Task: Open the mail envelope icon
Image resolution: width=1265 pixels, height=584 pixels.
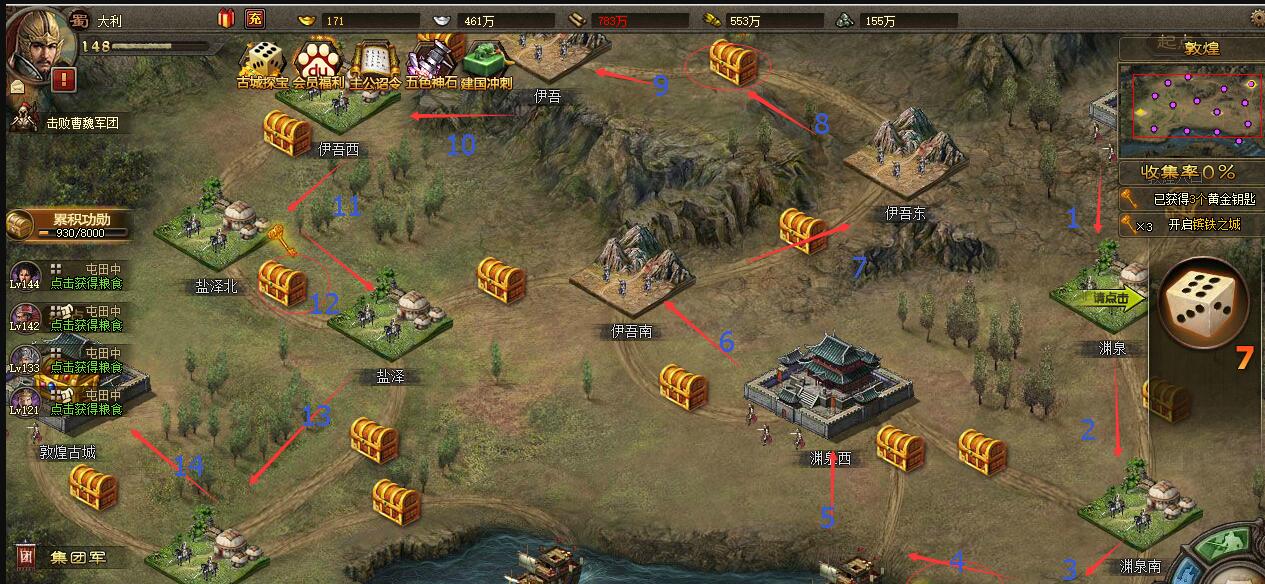Action: pos(17,87)
